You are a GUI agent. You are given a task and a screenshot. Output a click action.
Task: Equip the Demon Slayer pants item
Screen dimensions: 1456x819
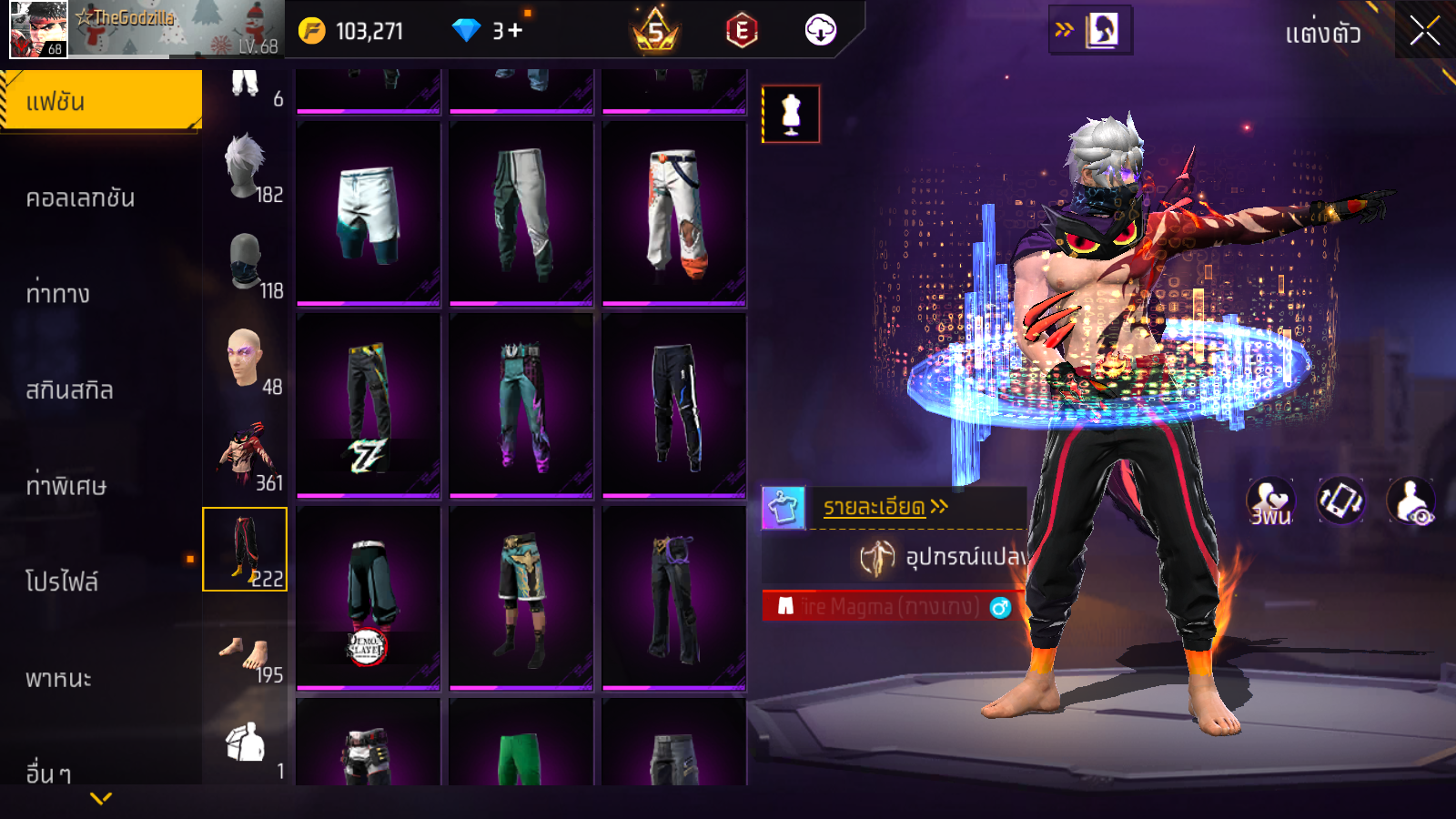[x=369, y=598]
